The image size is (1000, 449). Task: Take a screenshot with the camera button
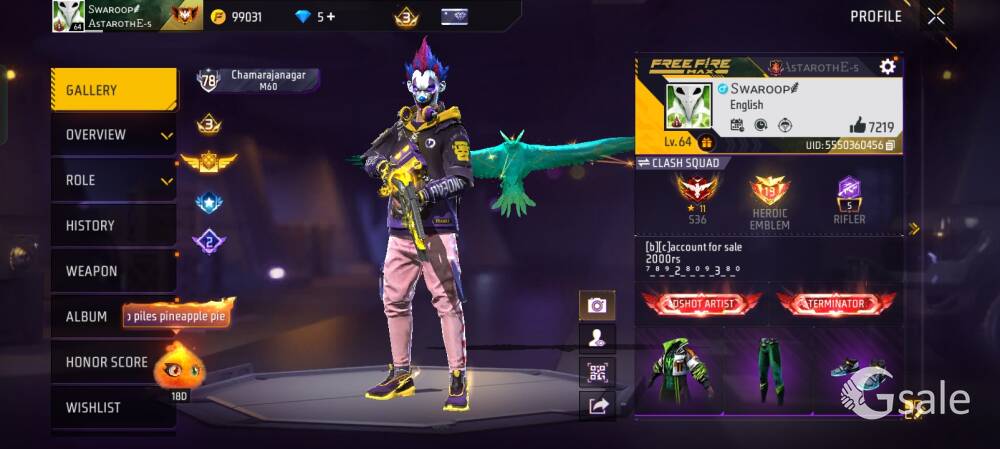597,306
